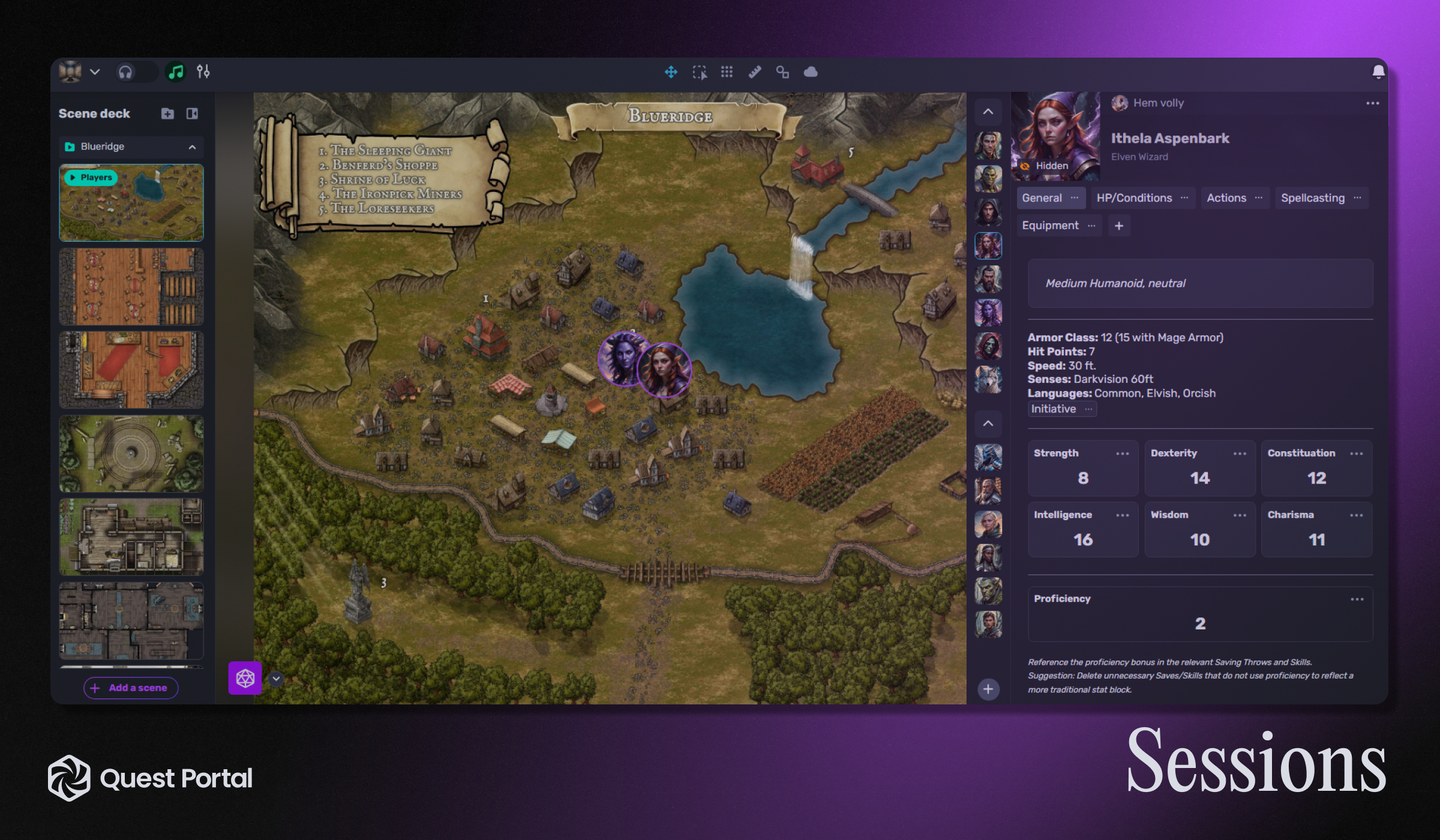This screenshot has height=840, width=1440.
Task: Add a new sheet section with the plus button
Action: coord(1118,225)
